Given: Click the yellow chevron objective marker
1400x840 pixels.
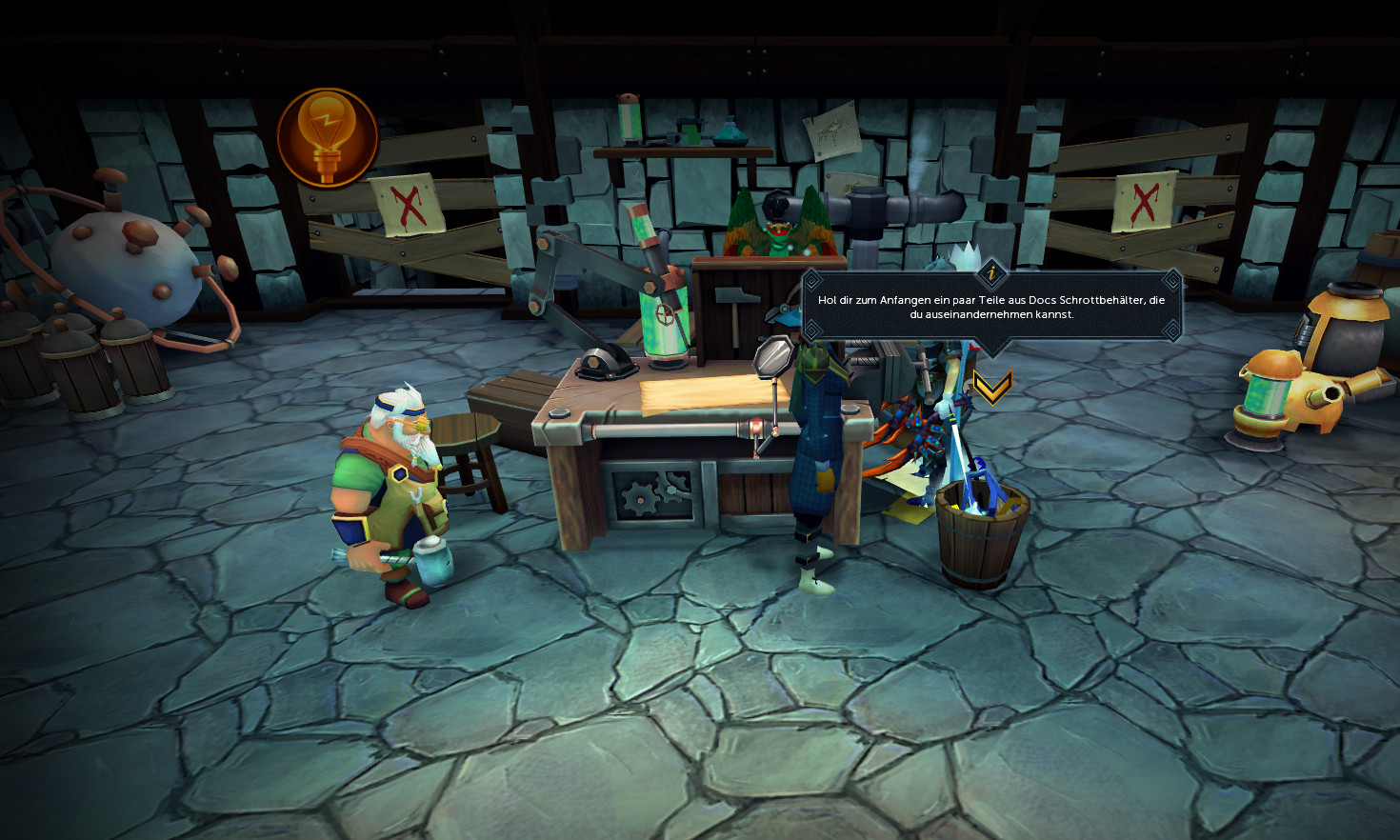Looking at the screenshot, I should (x=991, y=387).
